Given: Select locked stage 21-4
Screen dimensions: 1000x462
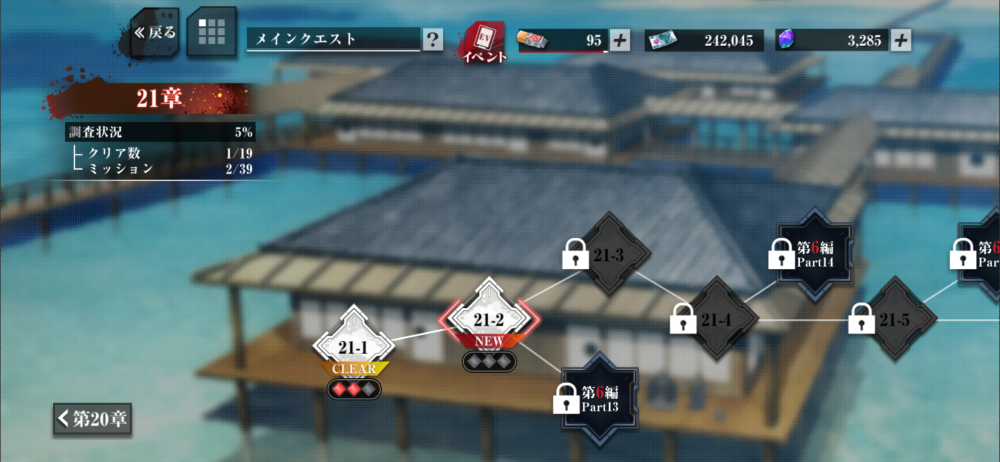Looking at the screenshot, I should click(714, 319).
